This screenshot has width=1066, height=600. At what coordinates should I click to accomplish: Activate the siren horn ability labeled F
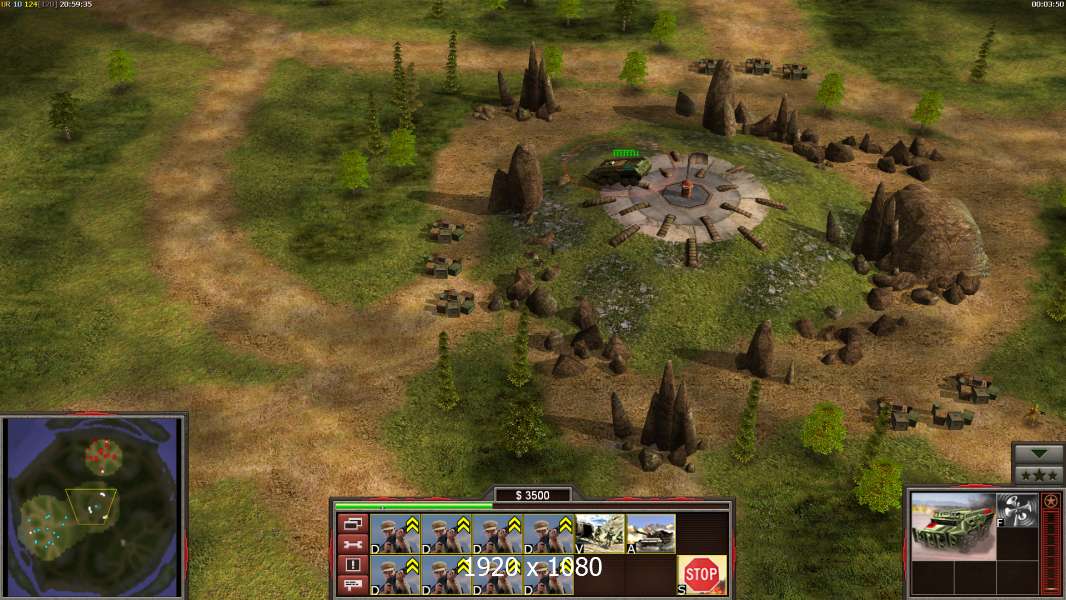(1016, 508)
